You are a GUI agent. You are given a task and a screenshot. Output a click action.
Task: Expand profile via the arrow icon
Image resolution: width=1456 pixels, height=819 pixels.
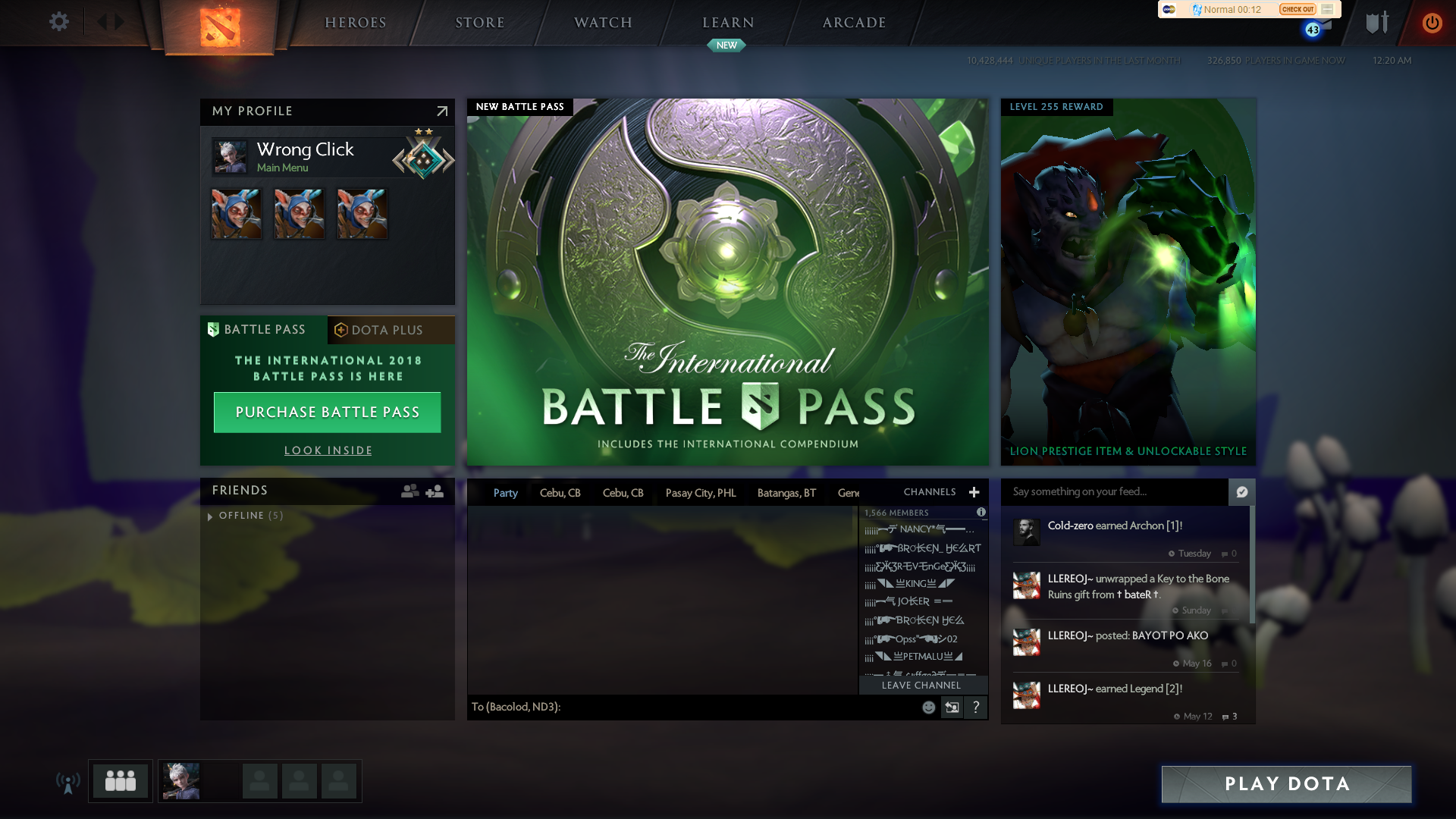click(x=441, y=111)
